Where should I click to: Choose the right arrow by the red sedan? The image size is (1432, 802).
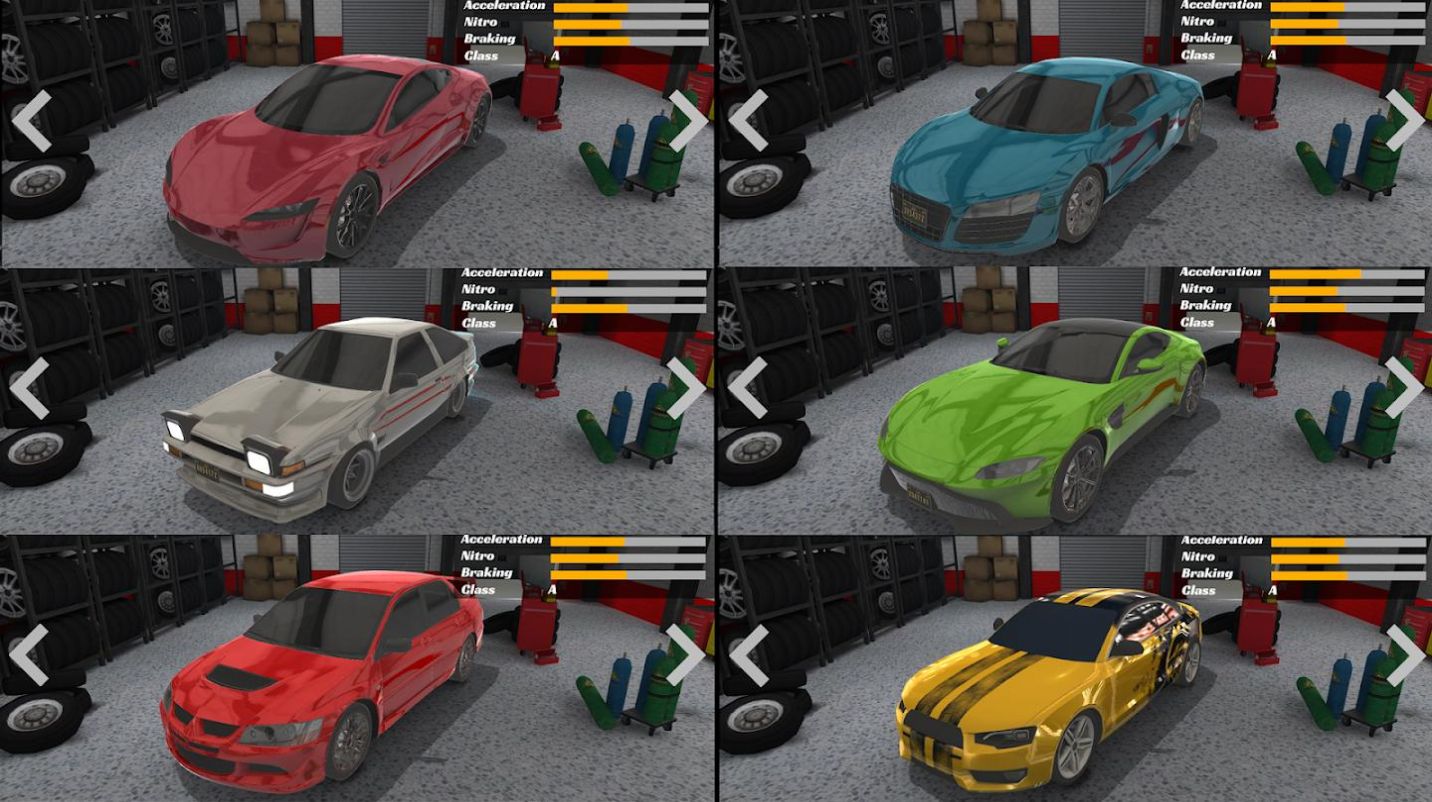pos(686,655)
